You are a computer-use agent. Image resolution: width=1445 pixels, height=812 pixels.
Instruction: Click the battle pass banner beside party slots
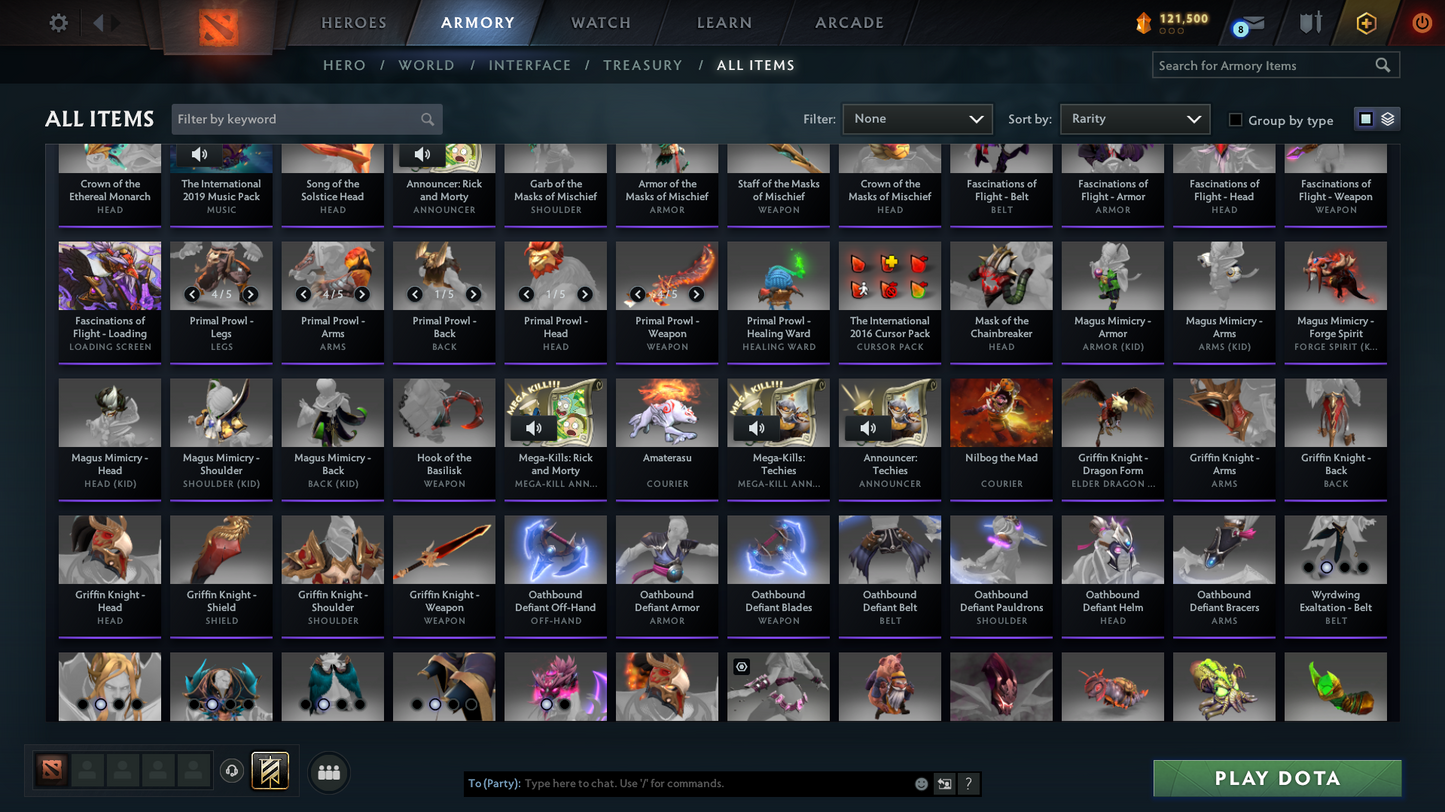[x=269, y=771]
